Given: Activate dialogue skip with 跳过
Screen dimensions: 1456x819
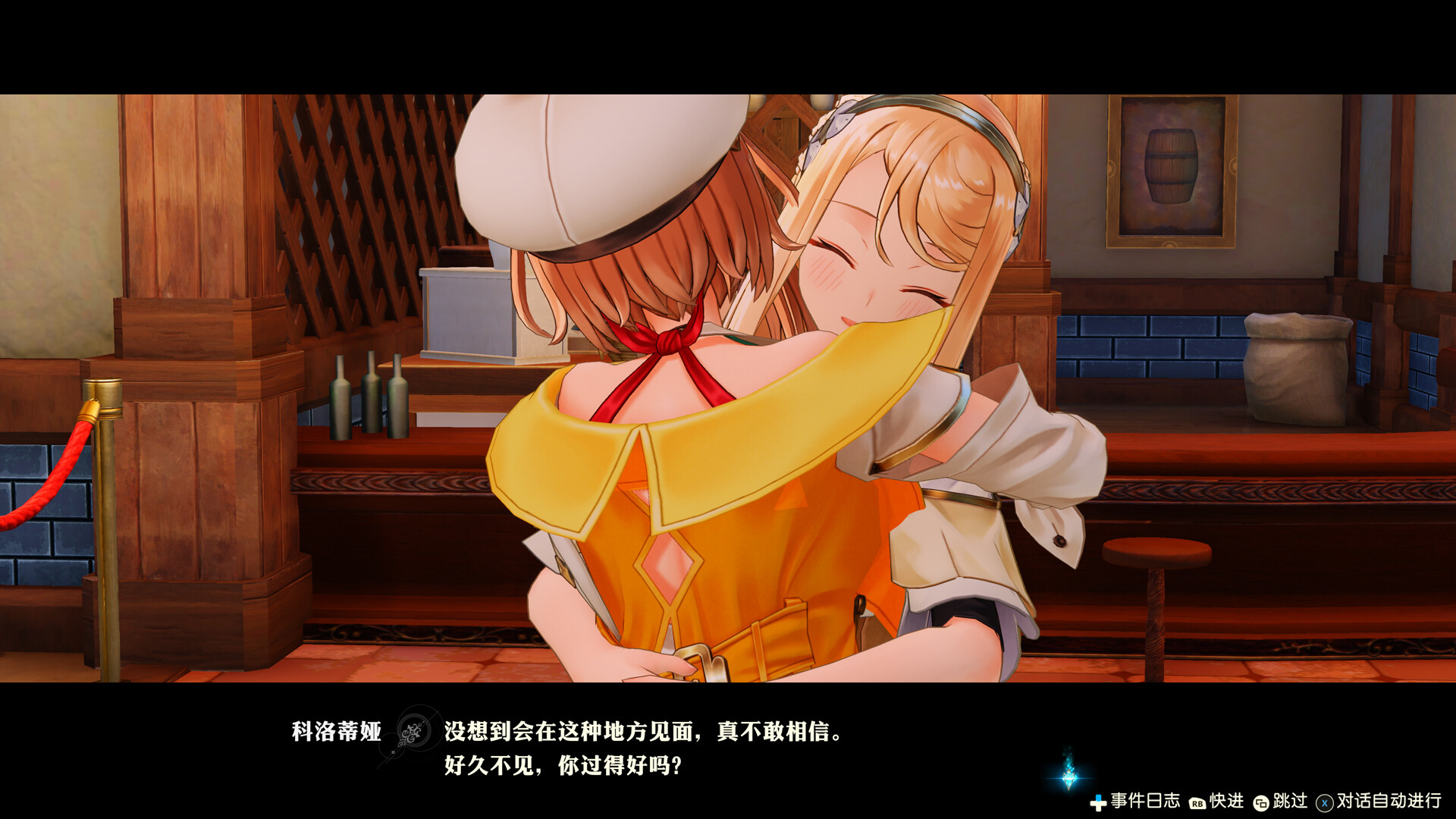Looking at the screenshot, I should point(1289,802).
